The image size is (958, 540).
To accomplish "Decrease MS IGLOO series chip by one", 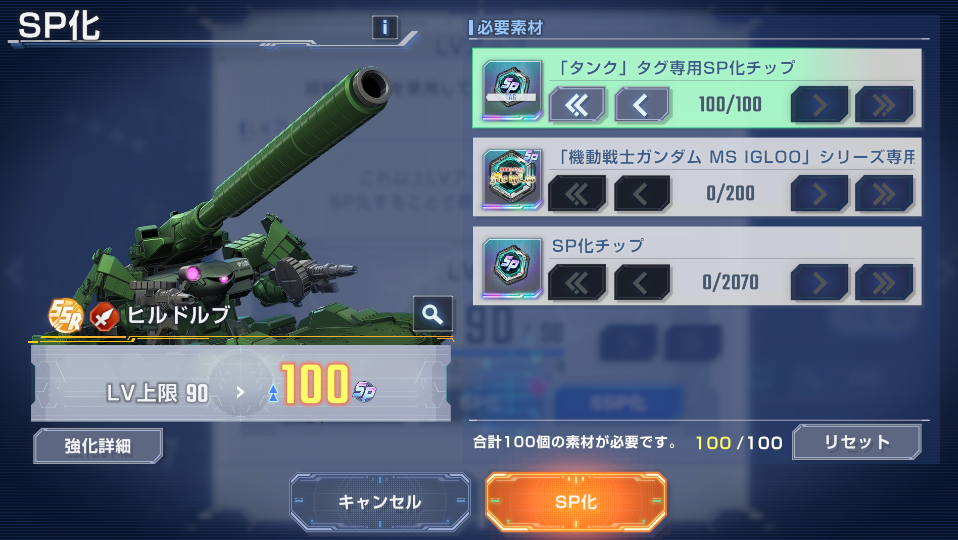I will pyautogui.click(x=641, y=193).
